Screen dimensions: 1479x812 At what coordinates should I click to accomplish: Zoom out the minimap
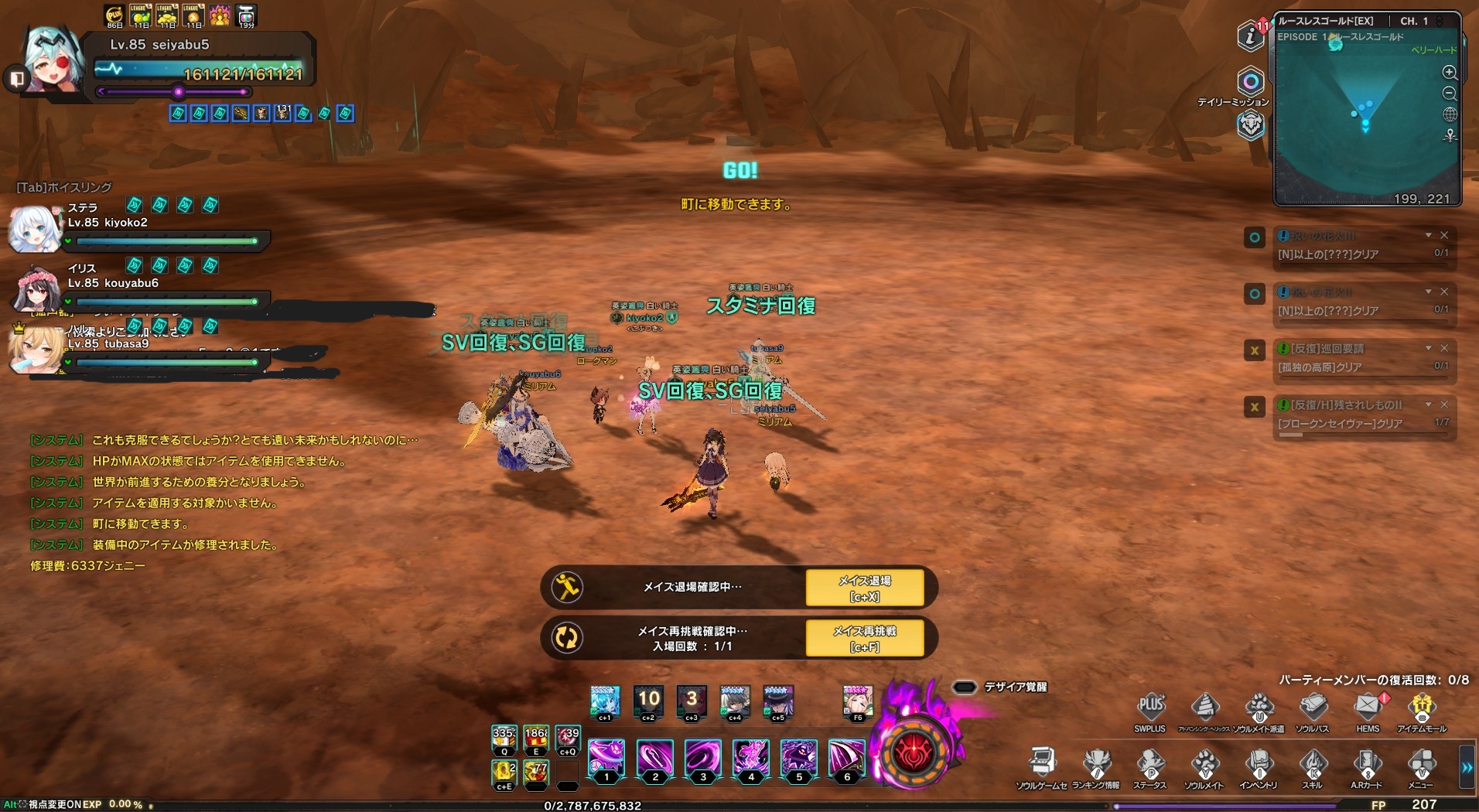[1450, 94]
